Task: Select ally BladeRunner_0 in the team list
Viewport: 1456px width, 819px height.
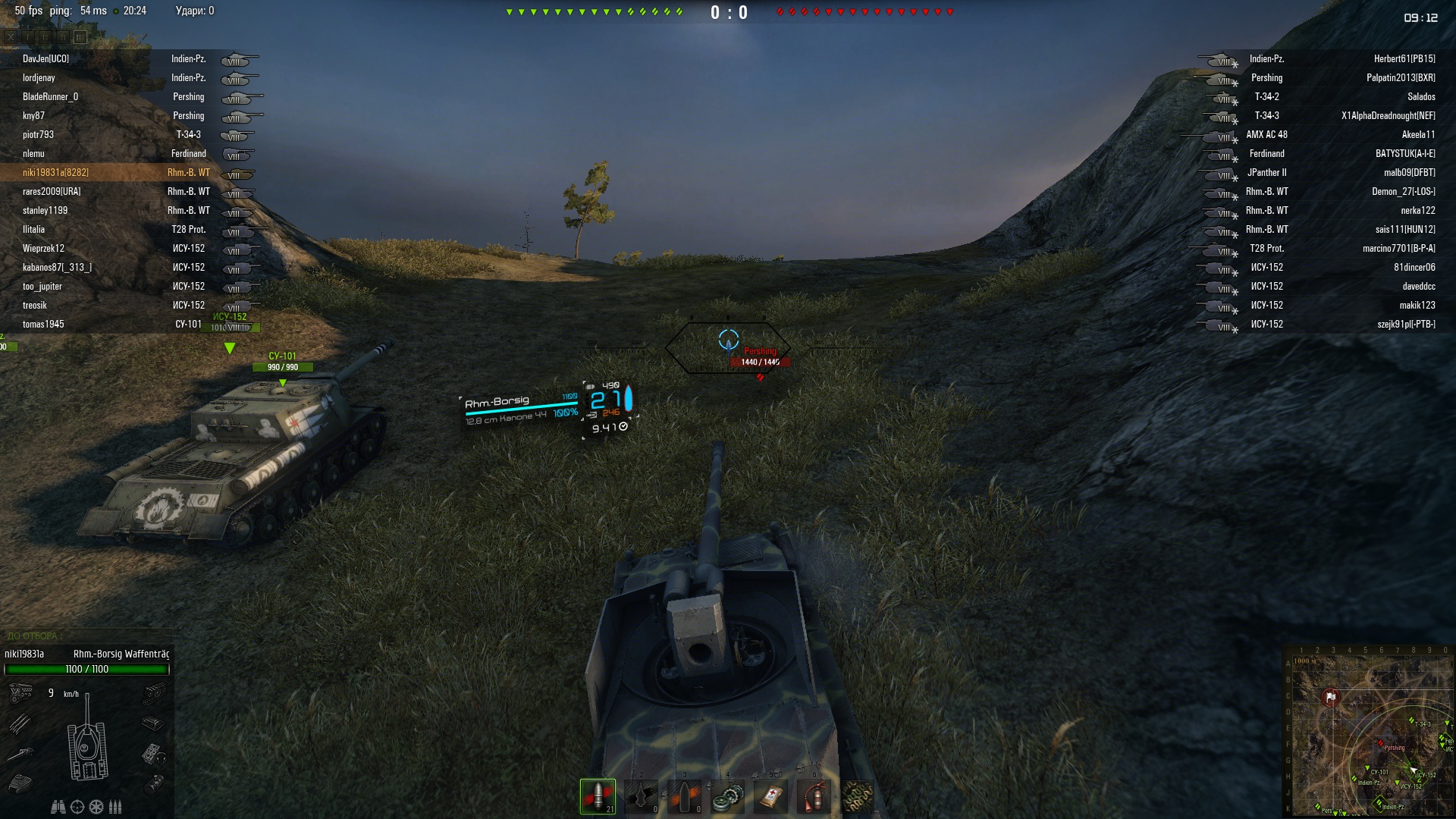Action: [50, 97]
